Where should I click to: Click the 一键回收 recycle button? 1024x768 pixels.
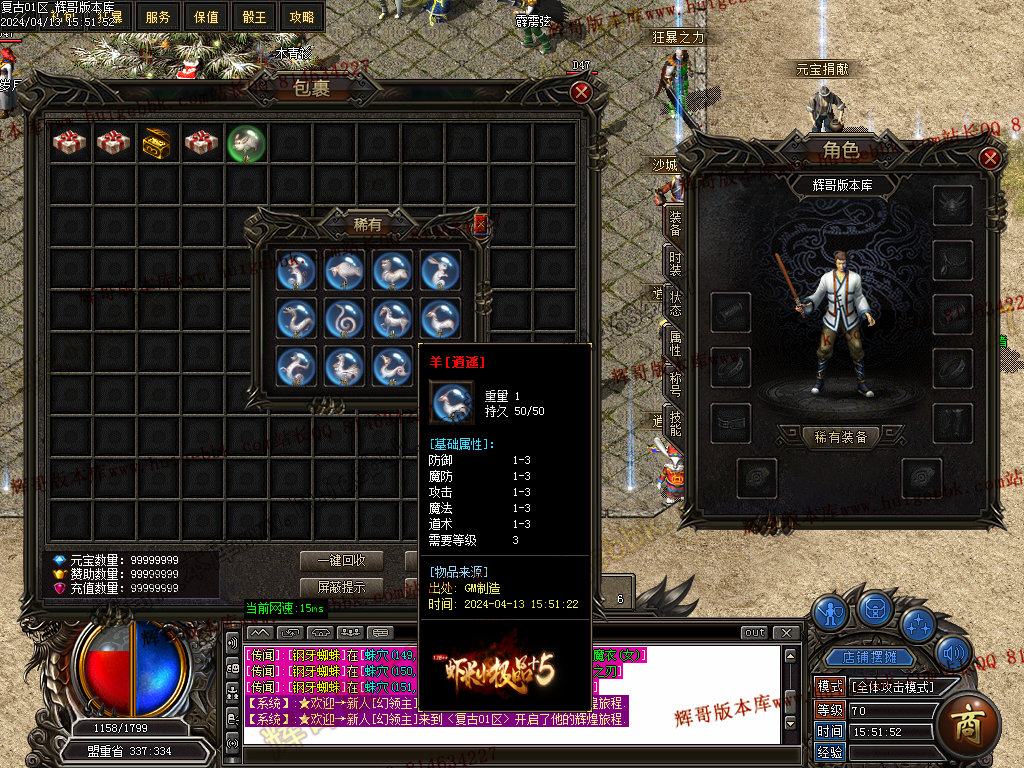[x=341, y=561]
